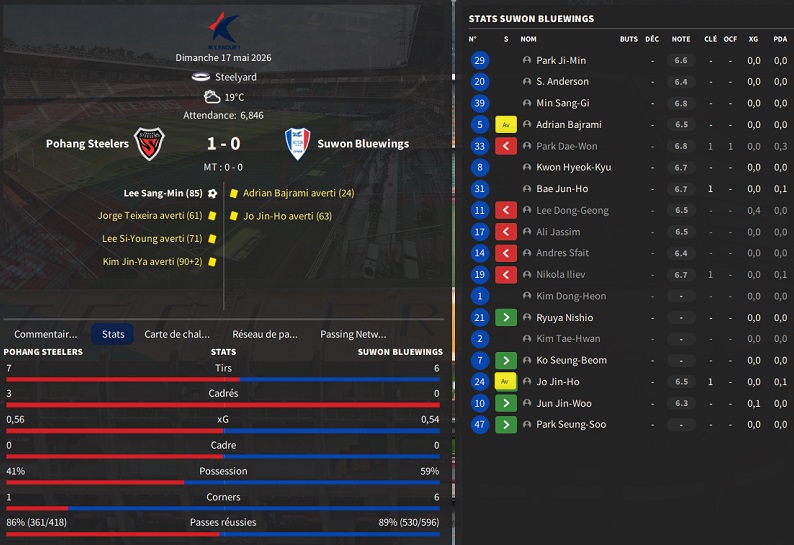This screenshot has width=794, height=545.
Task: Open Ko Seung-Beom's player row
Action: [x=571, y=360]
